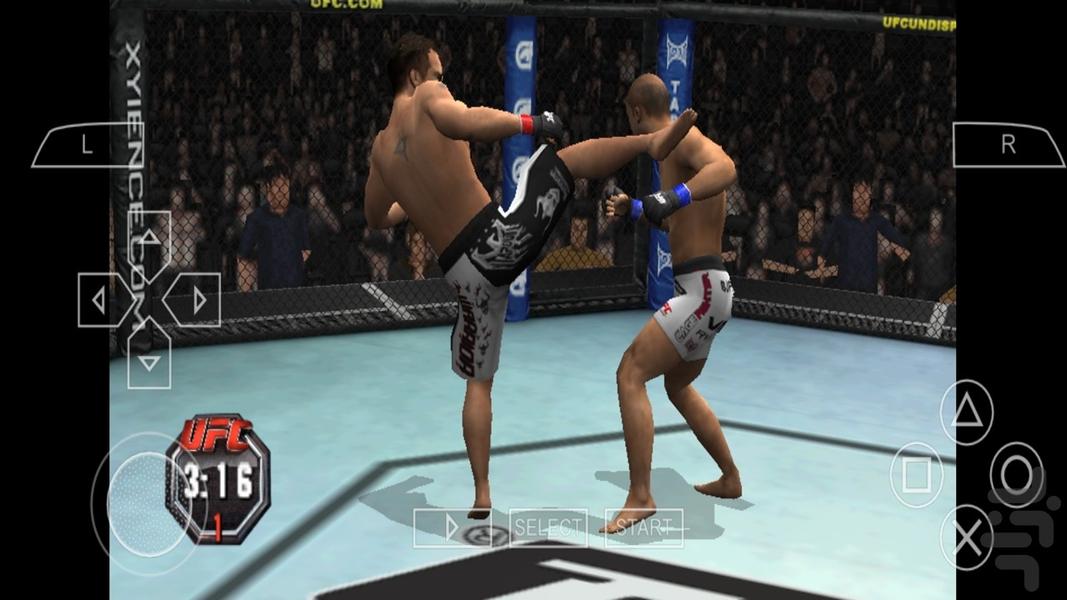Tap the L shoulder button
Viewport: 1067px width, 600px height.
87,145
